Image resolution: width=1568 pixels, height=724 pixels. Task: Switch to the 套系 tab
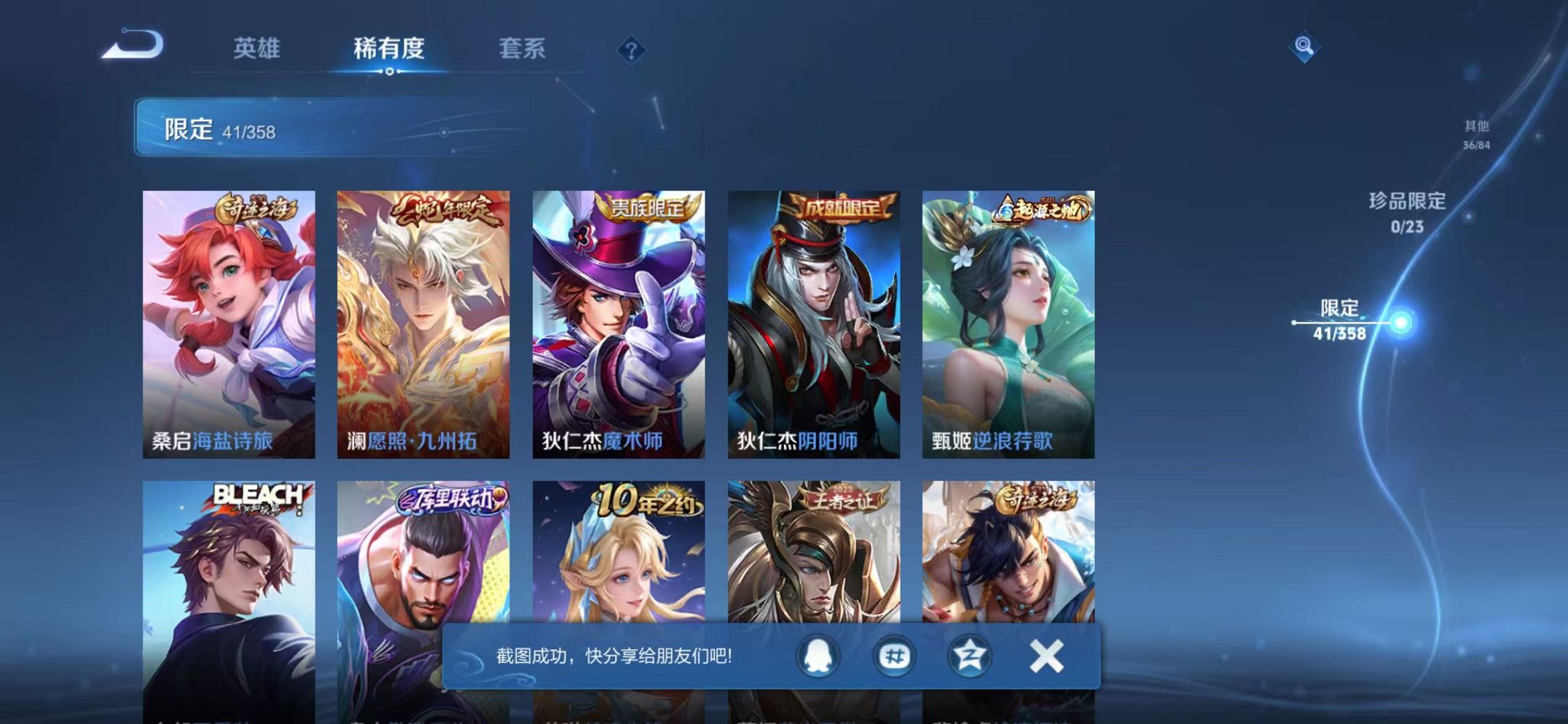tap(523, 47)
